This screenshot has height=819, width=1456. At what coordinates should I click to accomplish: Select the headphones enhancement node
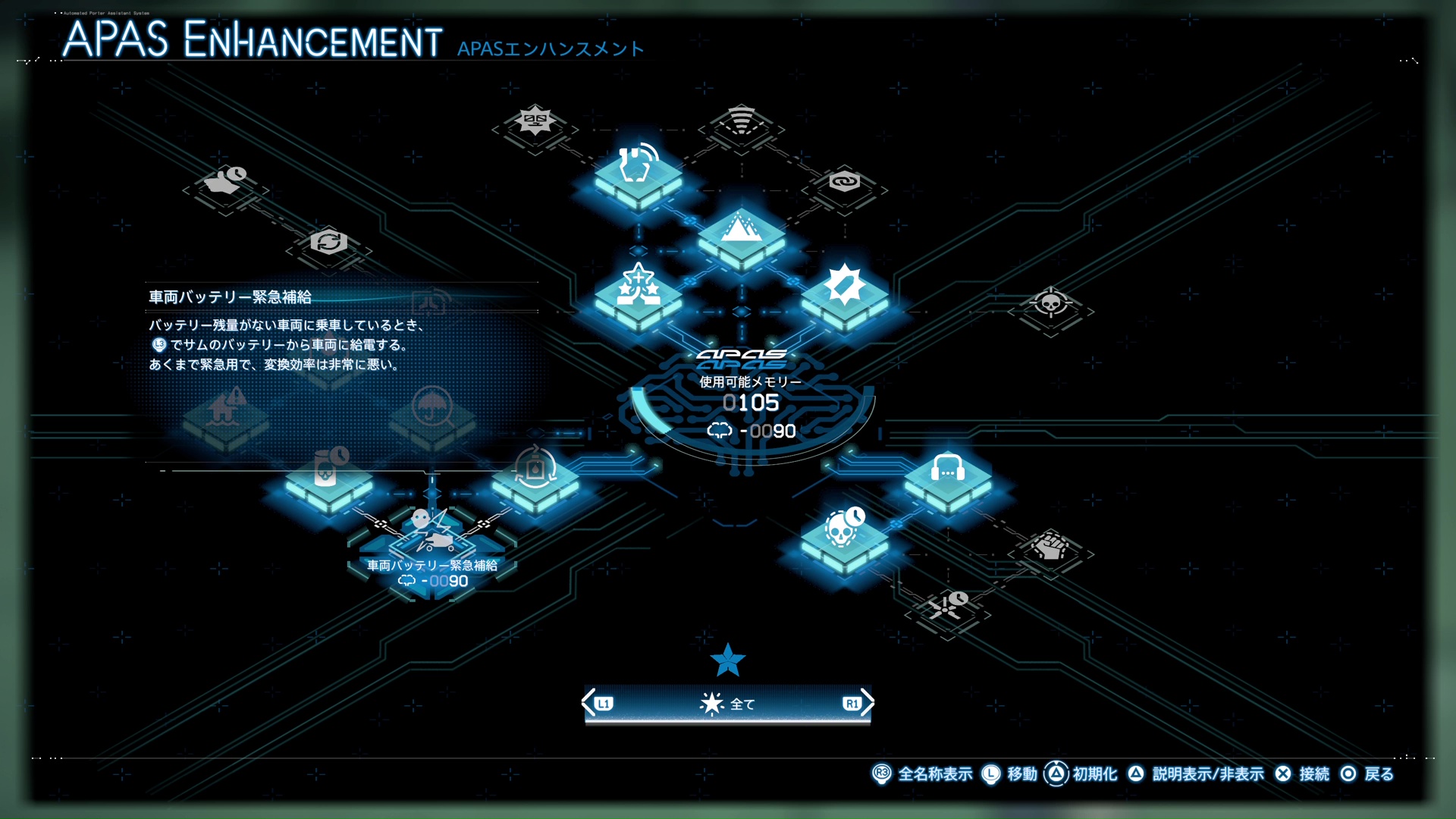click(x=948, y=482)
